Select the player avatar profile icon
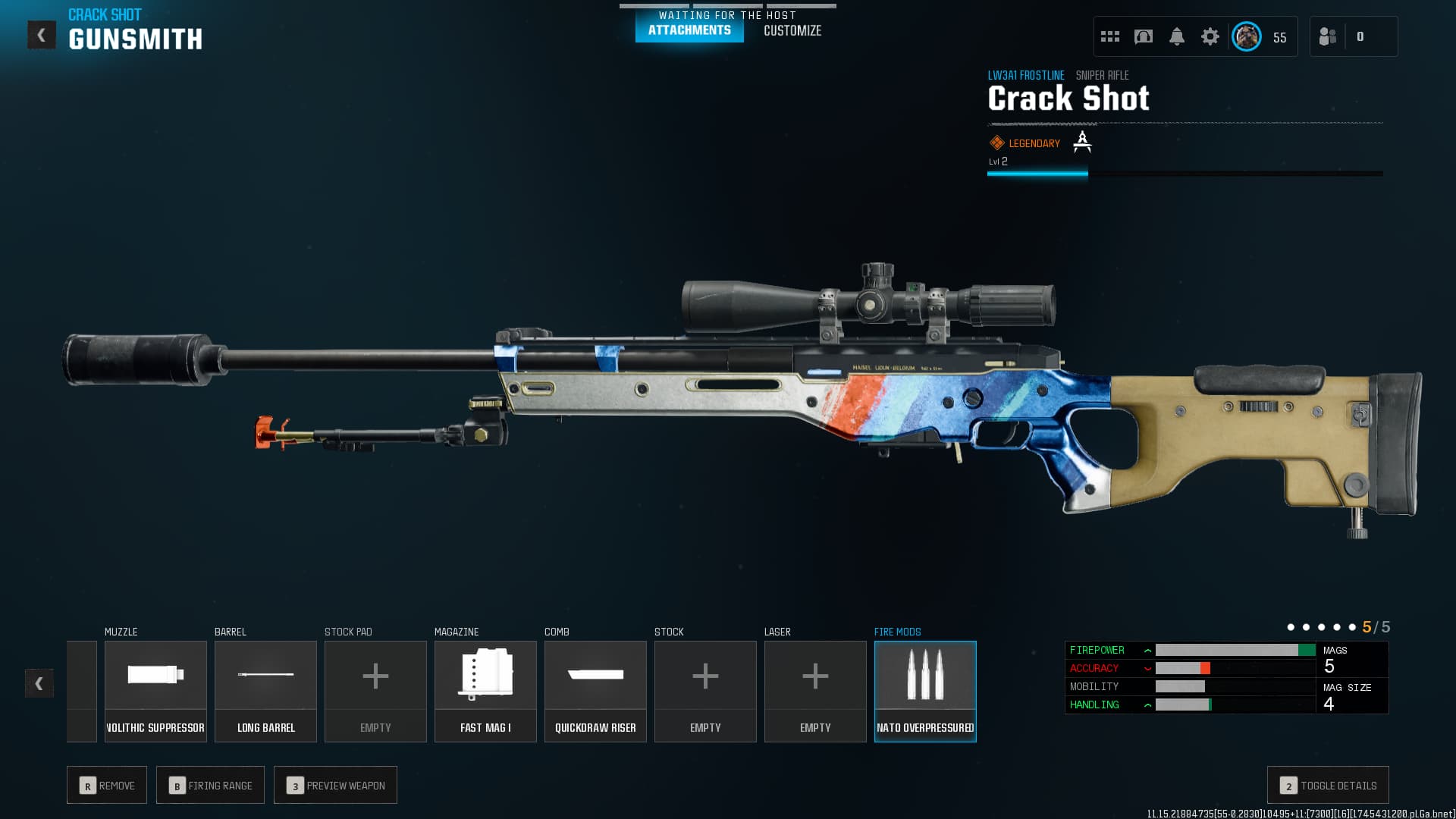This screenshot has width=1456, height=819. coord(1246,36)
